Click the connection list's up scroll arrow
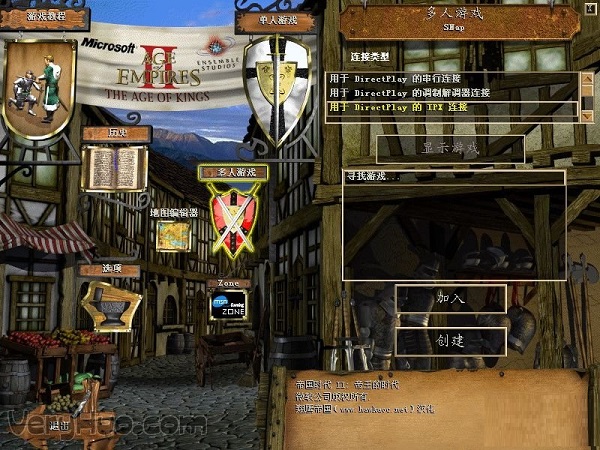Image resolution: width=600 pixels, height=450 pixels. click(x=586, y=77)
